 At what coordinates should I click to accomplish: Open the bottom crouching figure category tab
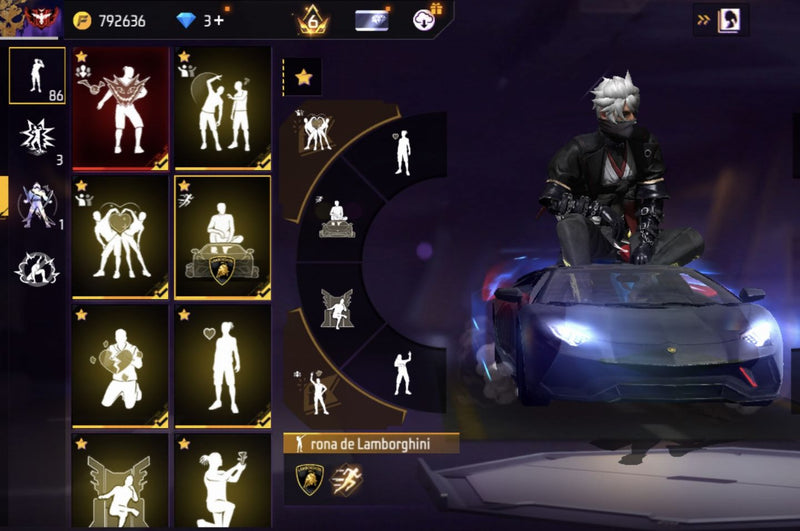pos(37,267)
